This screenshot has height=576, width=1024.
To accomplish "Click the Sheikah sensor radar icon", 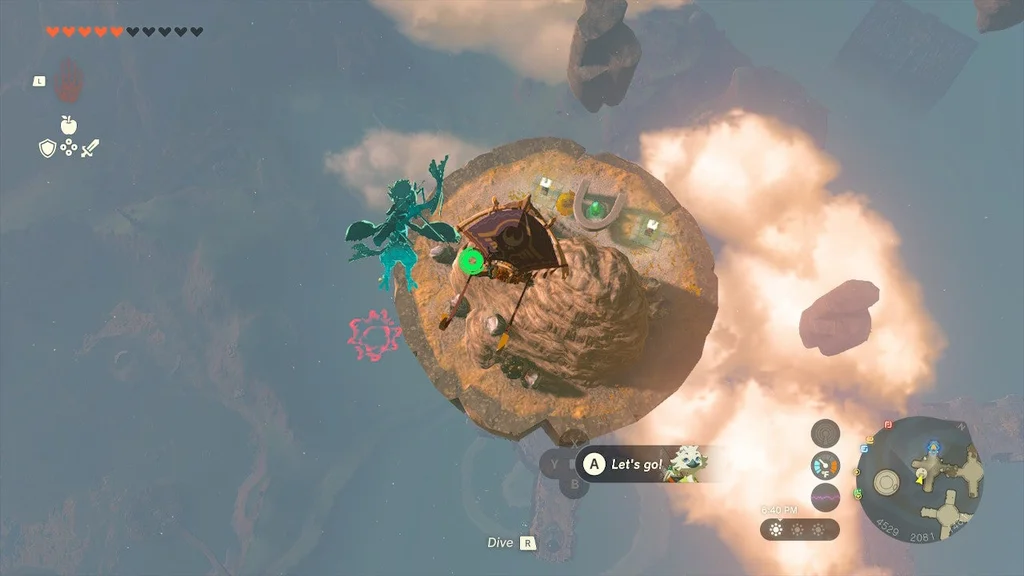I will [825, 432].
